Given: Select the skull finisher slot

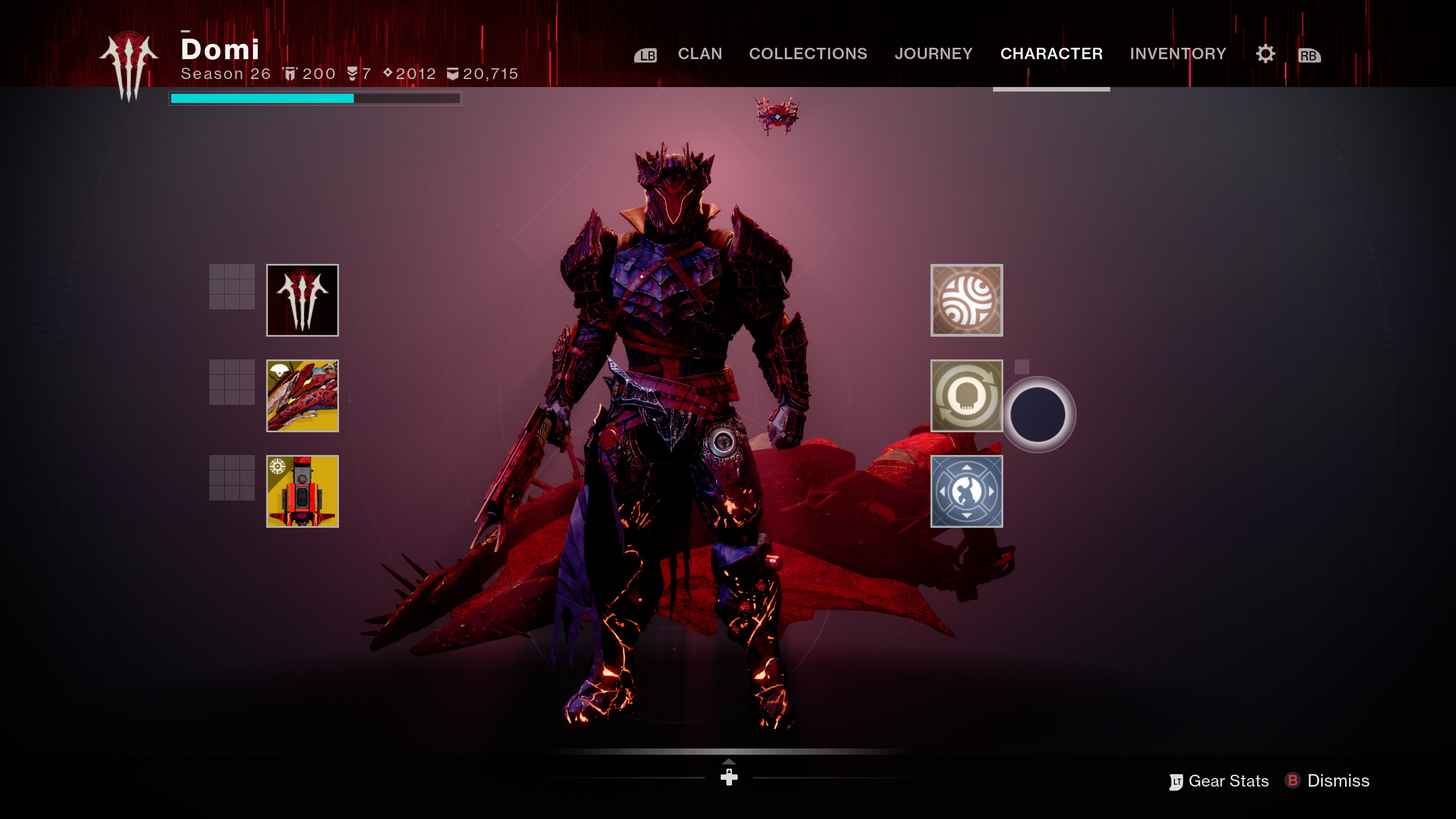Looking at the screenshot, I should coord(966,396).
